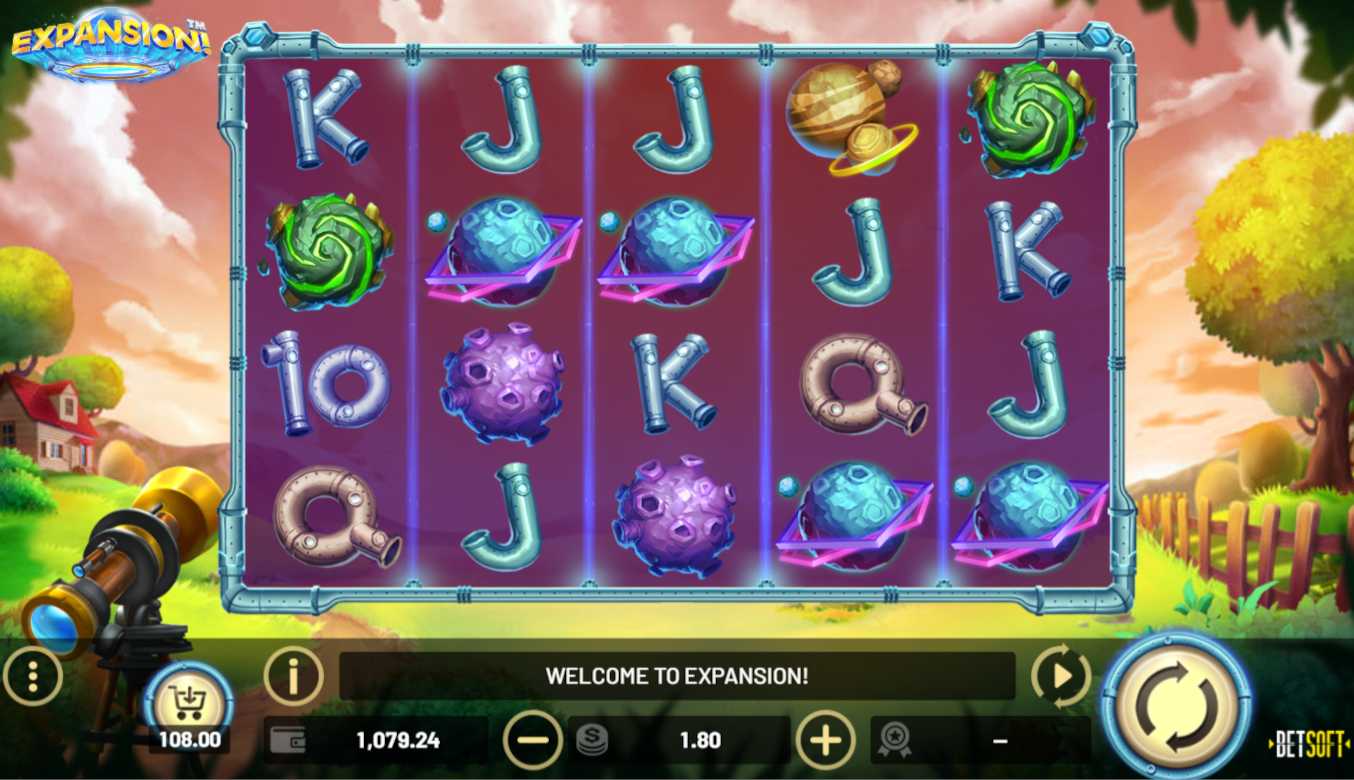
Task: Increase the bet with the plus button
Action: [825, 740]
